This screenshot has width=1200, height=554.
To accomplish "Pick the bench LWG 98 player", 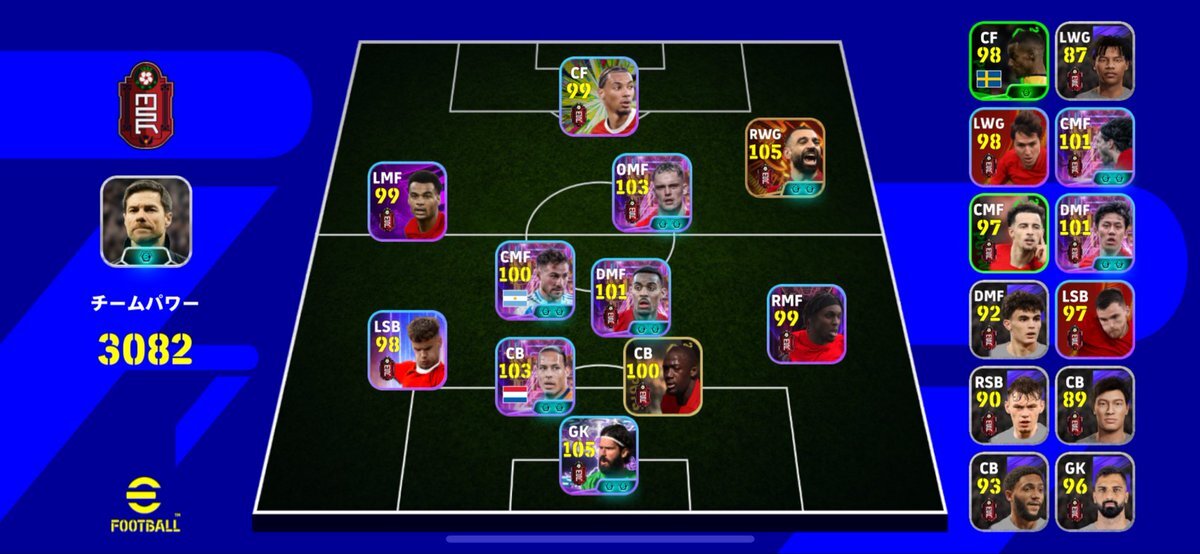I will (1009, 147).
